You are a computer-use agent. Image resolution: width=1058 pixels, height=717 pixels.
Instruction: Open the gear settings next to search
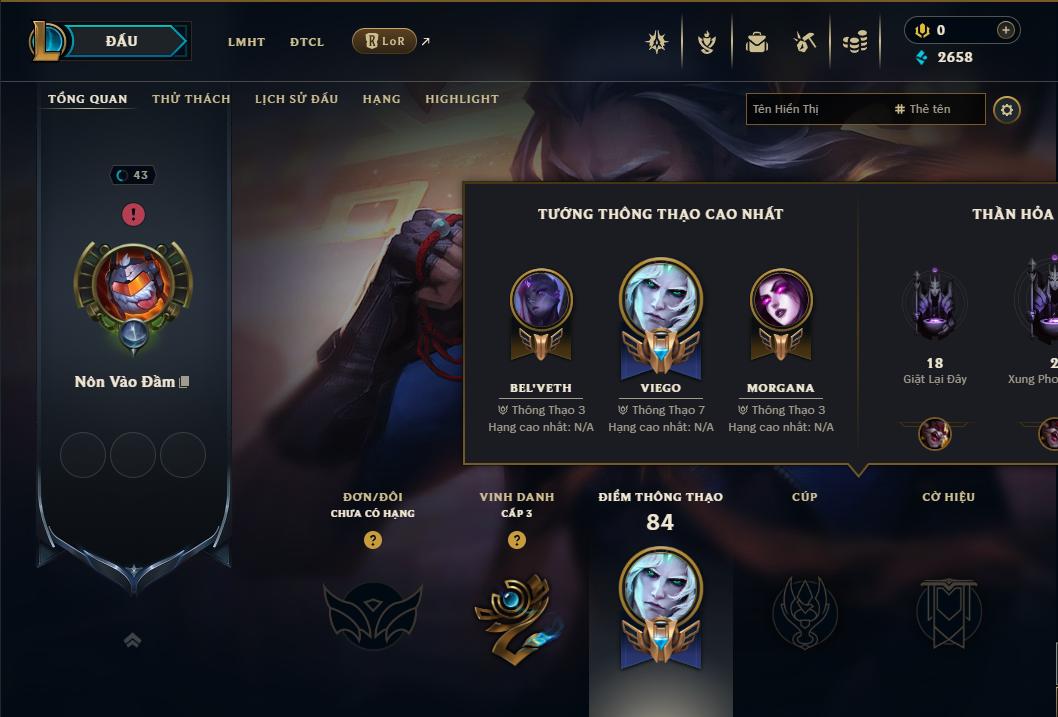(1007, 109)
